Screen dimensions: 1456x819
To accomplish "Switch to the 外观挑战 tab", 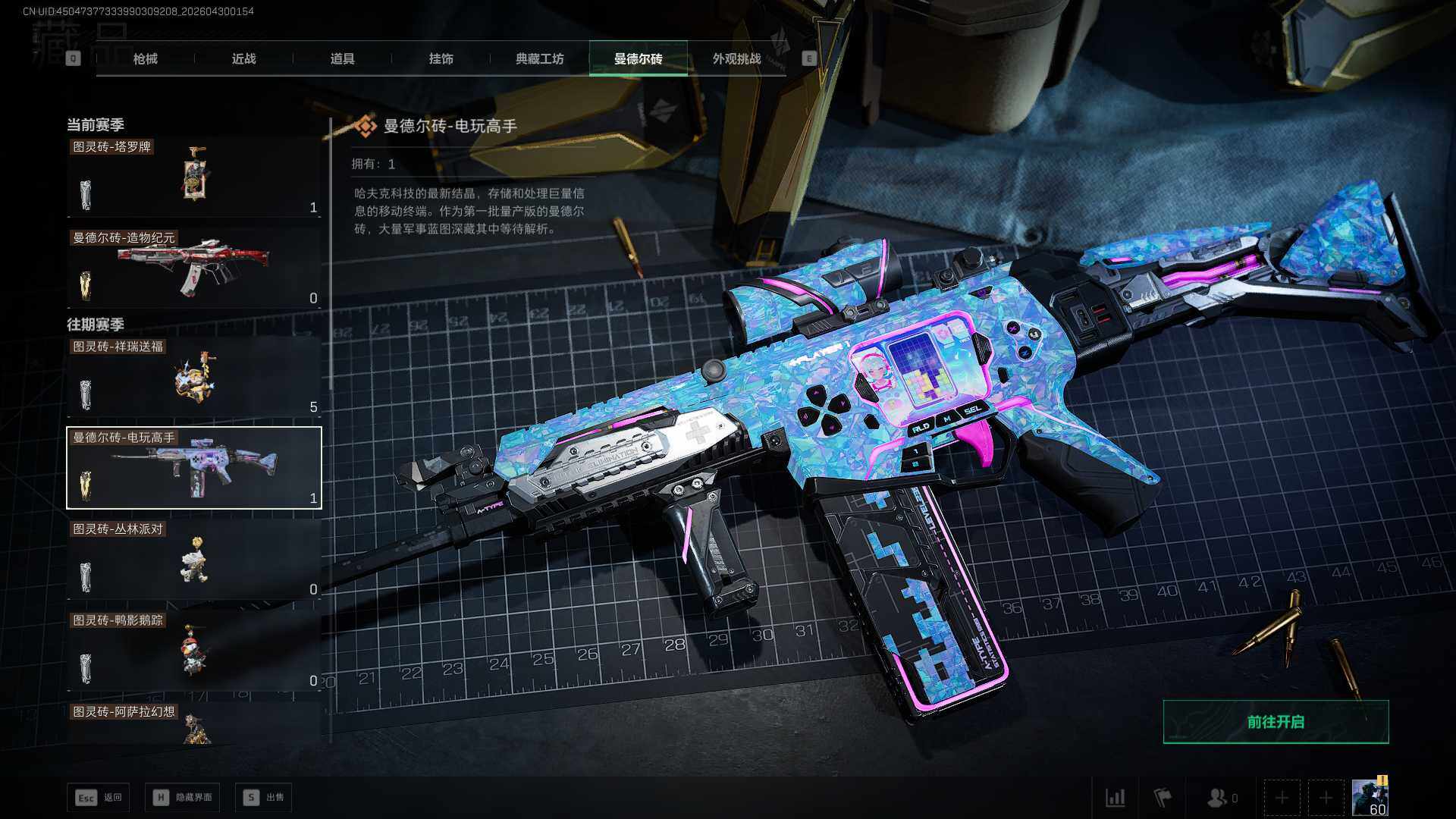I will [x=736, y=58].
